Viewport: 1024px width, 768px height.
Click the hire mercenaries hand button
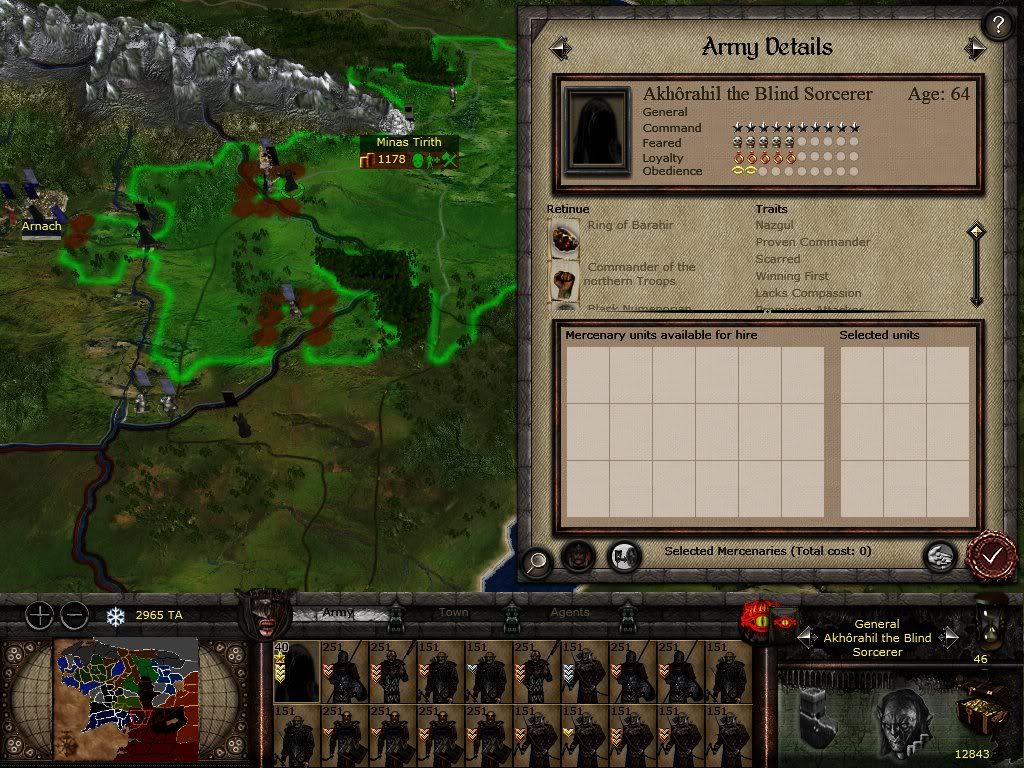pos(938,556)
